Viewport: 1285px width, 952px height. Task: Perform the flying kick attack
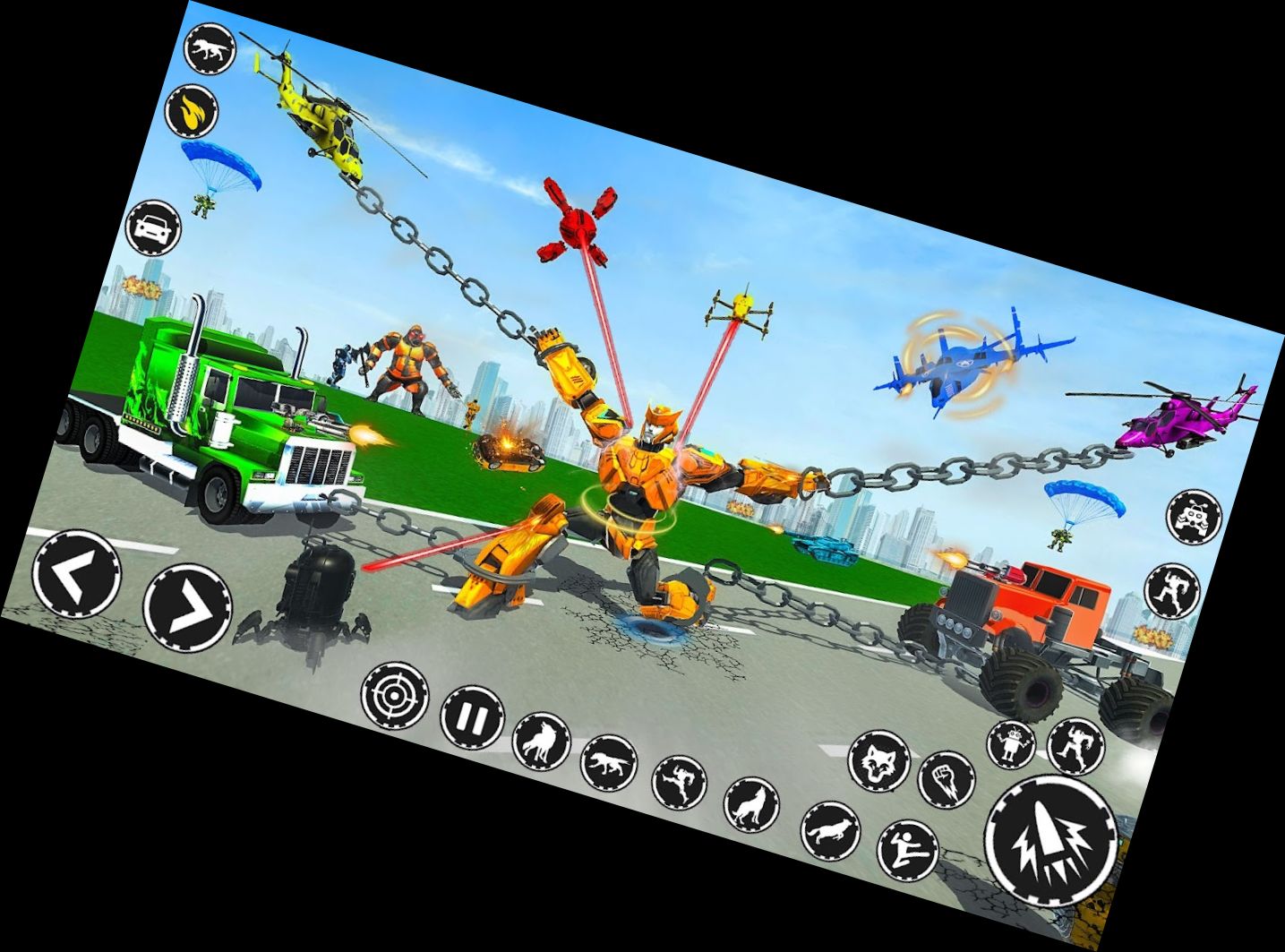click(907, 850)
